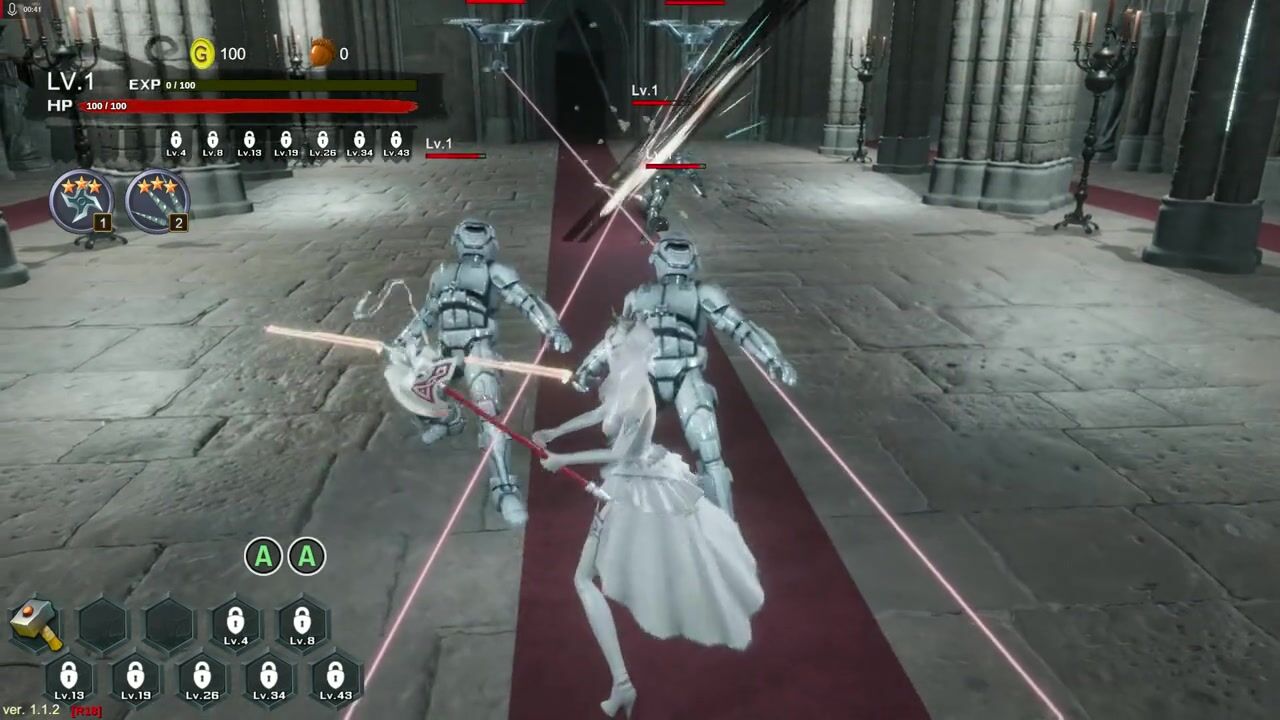The image size is (1280, 720).
Task: Use the triple spike skill numbered 2
Action: [x=157, y=200]
